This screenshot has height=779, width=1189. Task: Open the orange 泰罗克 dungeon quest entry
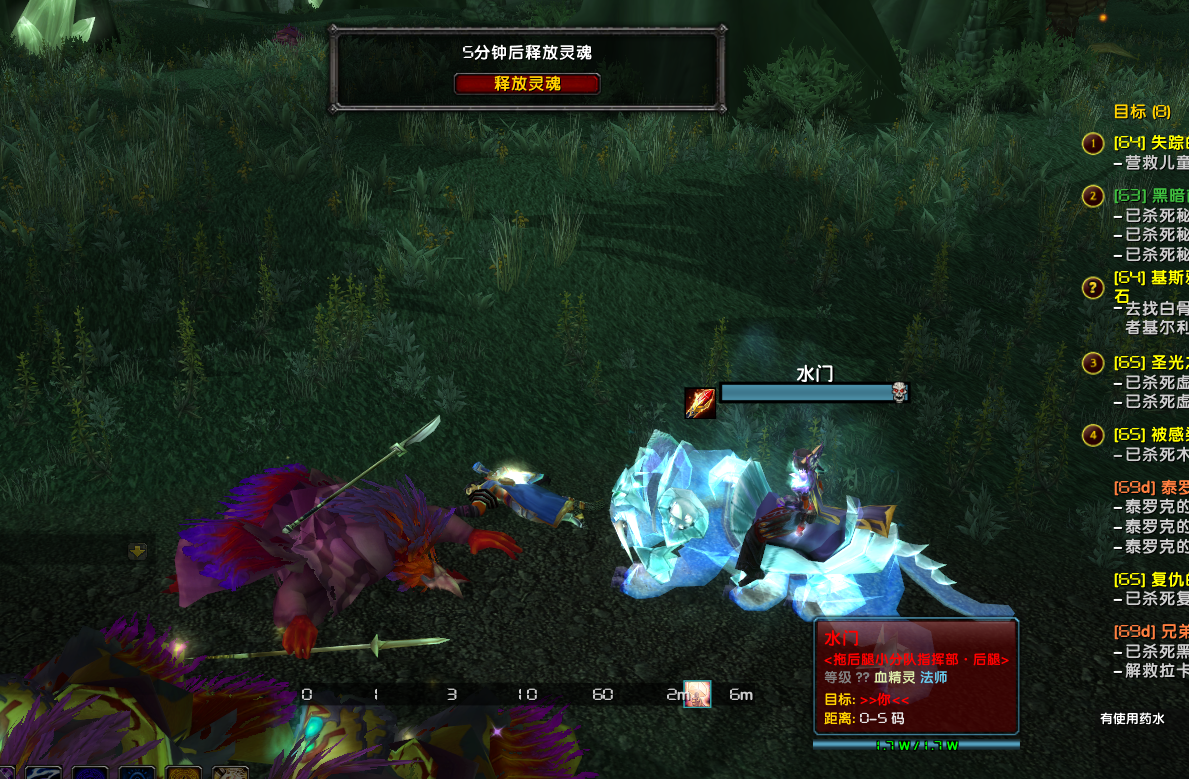click(1152, 487)
